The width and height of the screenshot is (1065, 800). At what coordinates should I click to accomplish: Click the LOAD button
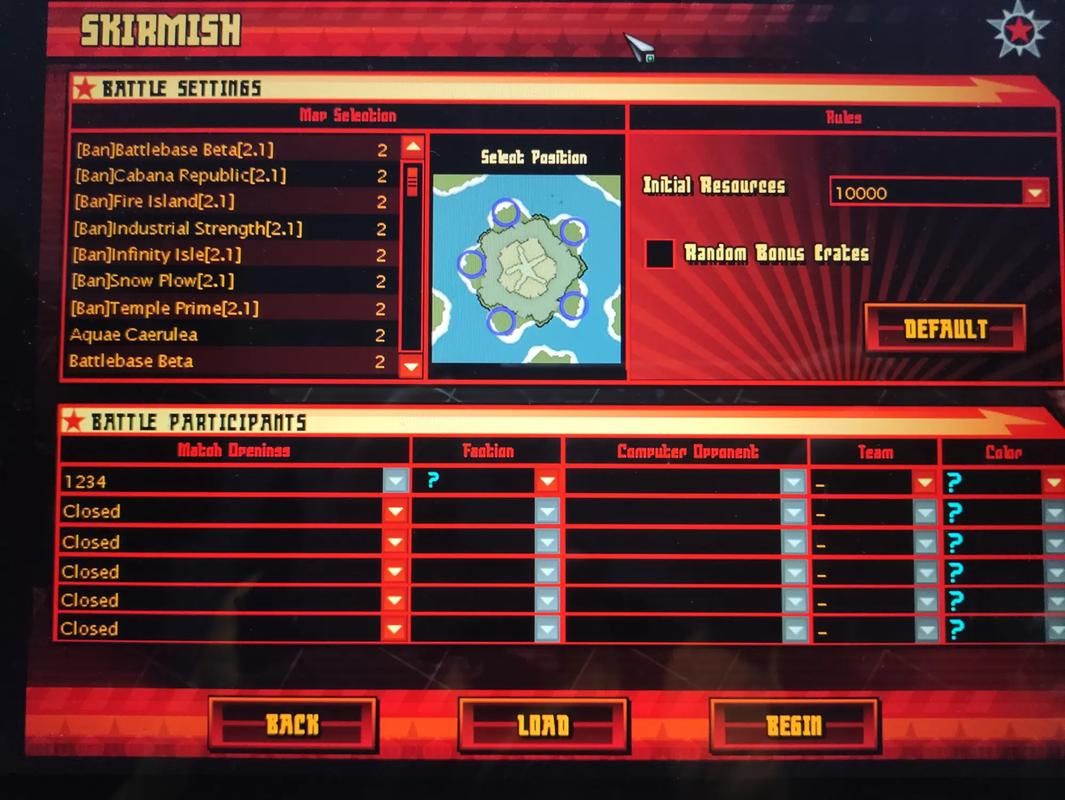click(x=543, y=724)
